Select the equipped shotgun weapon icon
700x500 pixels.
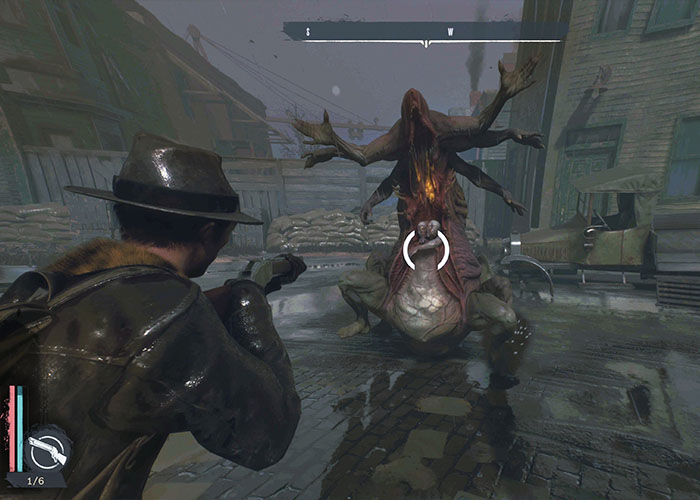click(x=48, y=449)
